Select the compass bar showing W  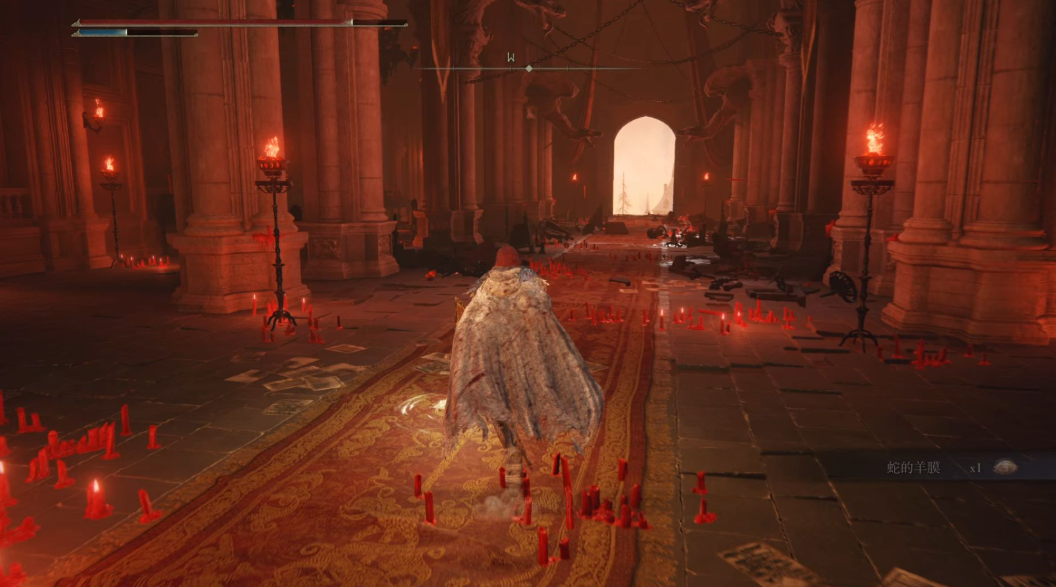click(528, 66)
